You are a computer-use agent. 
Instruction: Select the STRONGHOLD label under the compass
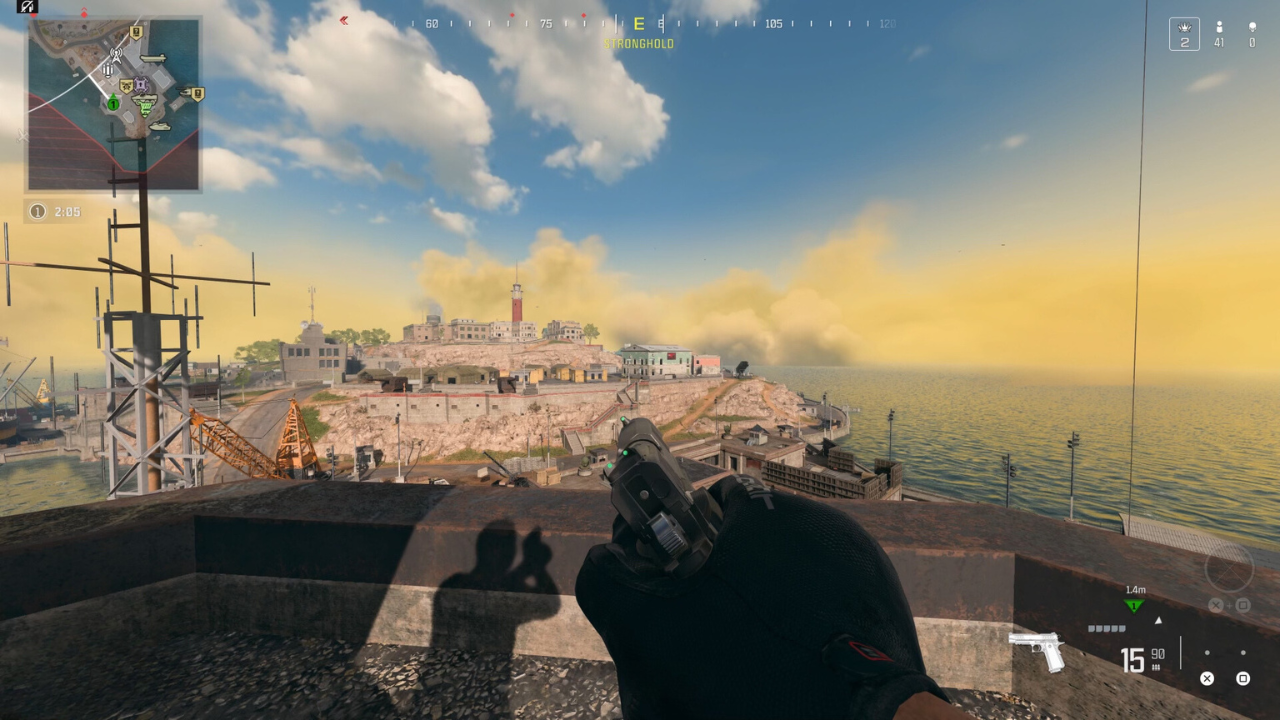point(638,43)
